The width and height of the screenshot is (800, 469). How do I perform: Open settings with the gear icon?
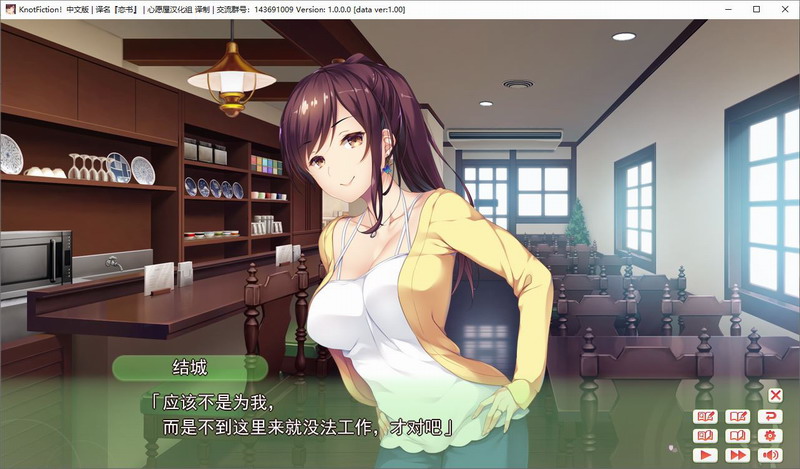pos(770,436)
